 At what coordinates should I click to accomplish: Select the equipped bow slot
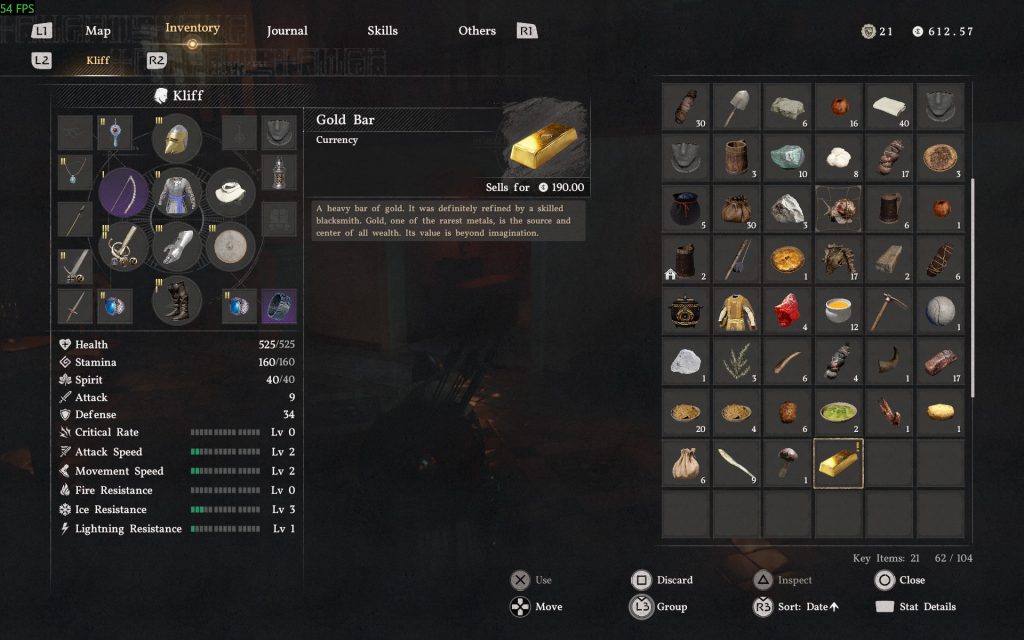coord(123,191)
